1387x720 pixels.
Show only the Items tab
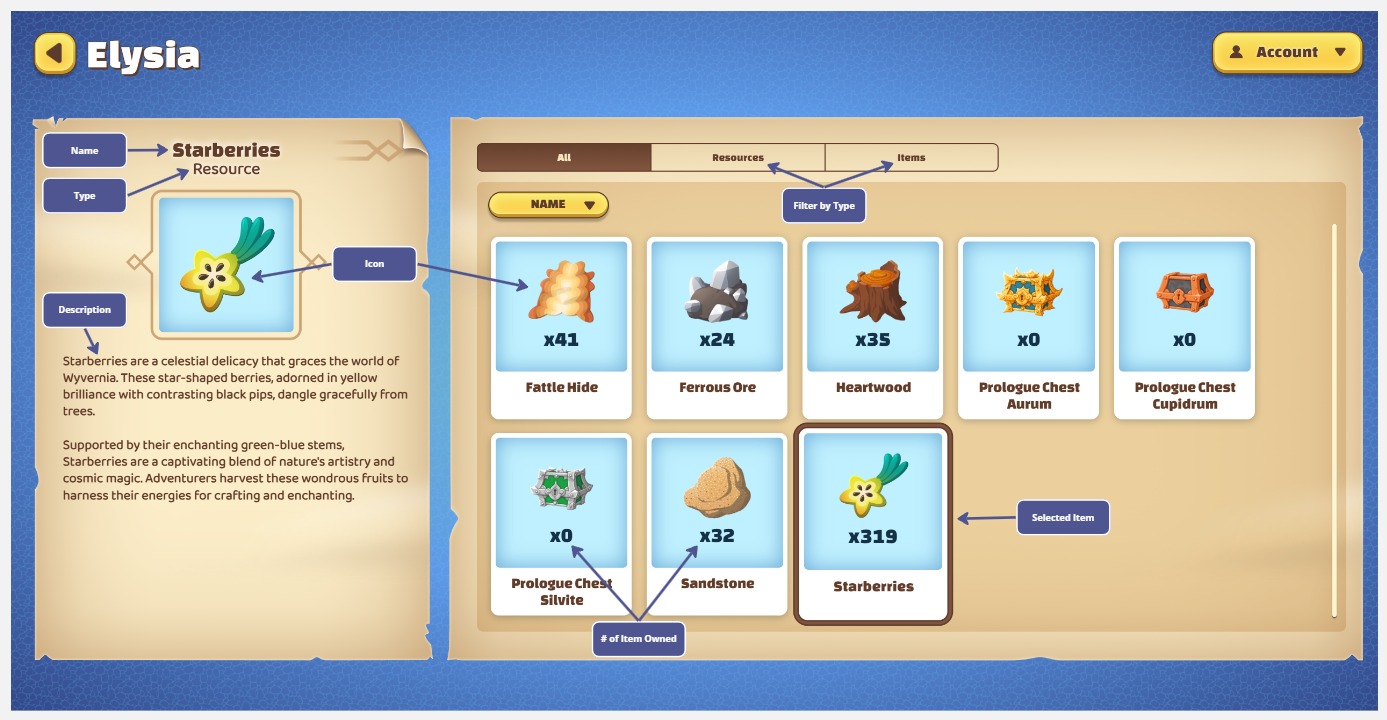[911, 158]
